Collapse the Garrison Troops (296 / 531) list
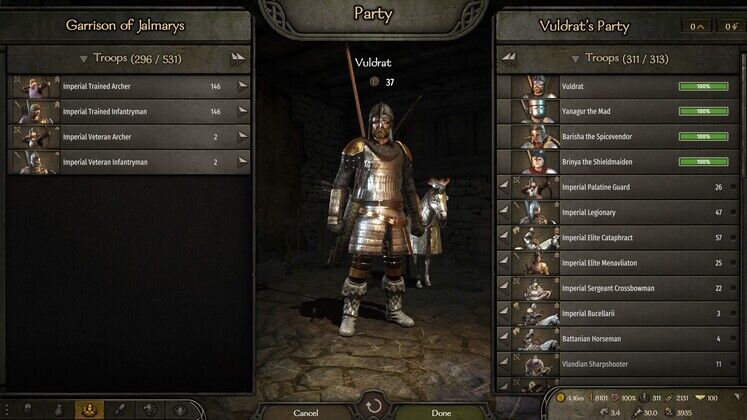Viewport: 747px width, 420px height. [84, 59]
